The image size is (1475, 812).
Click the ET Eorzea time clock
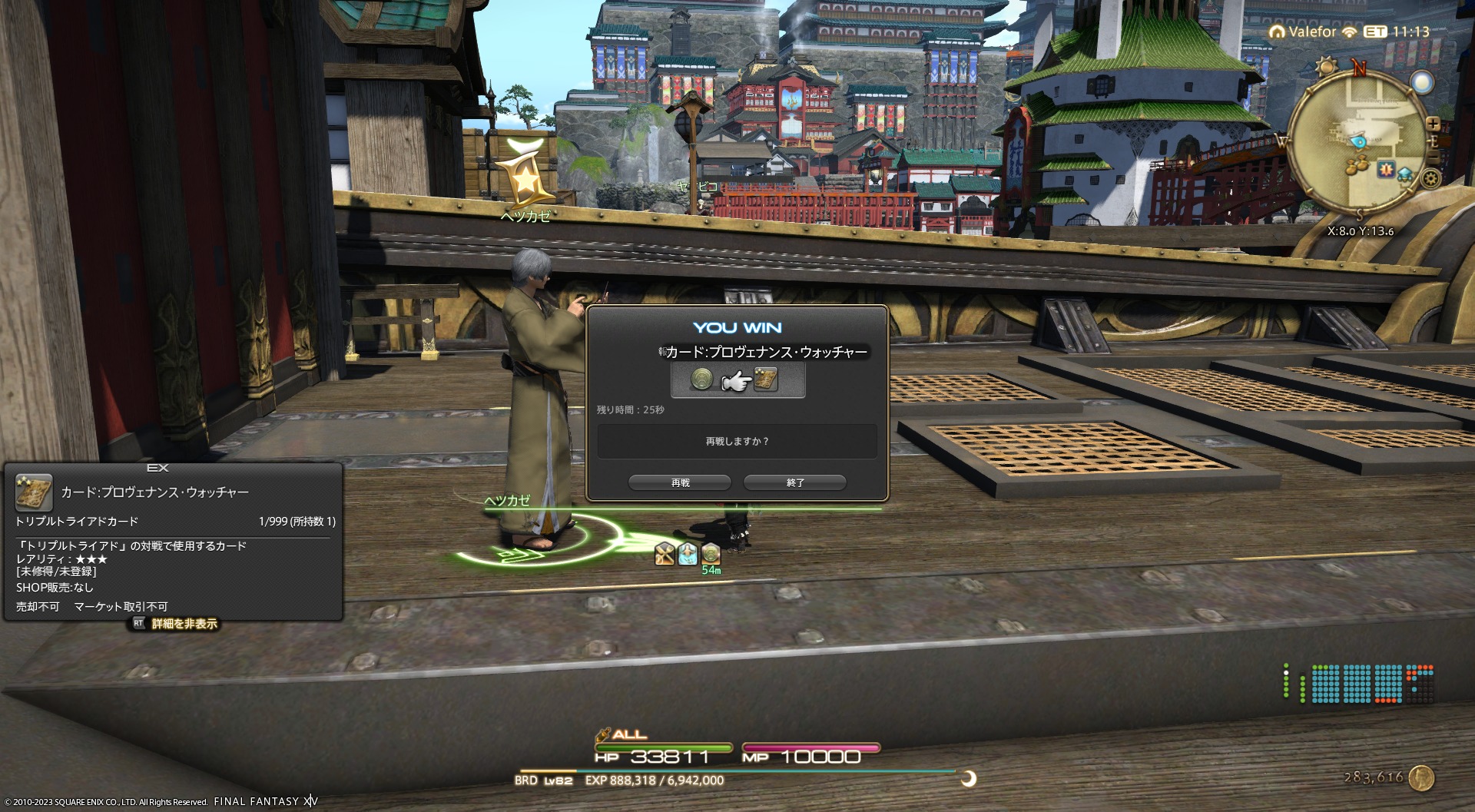[1397, 31]
